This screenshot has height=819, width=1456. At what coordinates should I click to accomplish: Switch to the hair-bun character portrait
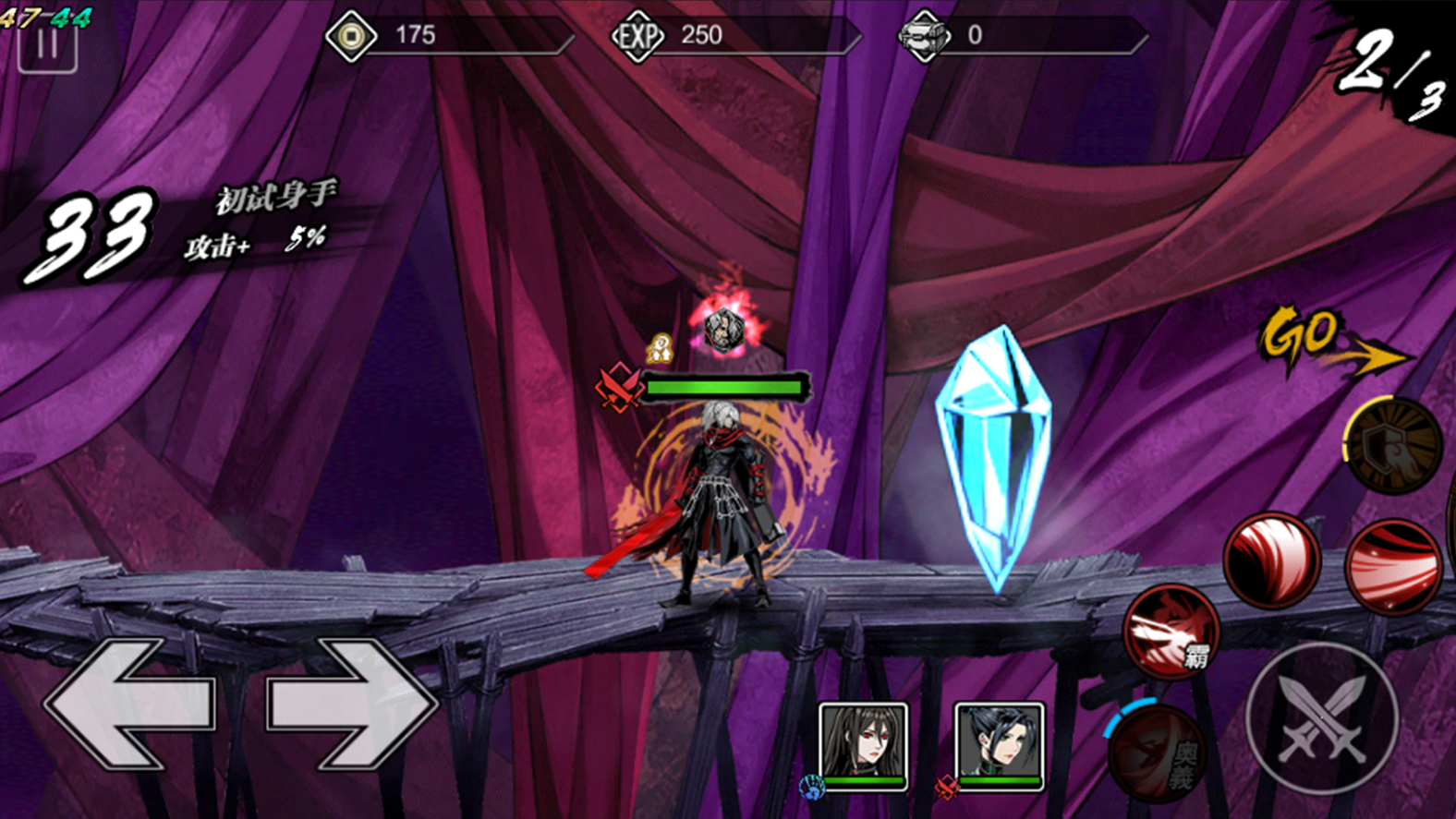point(999,743)
